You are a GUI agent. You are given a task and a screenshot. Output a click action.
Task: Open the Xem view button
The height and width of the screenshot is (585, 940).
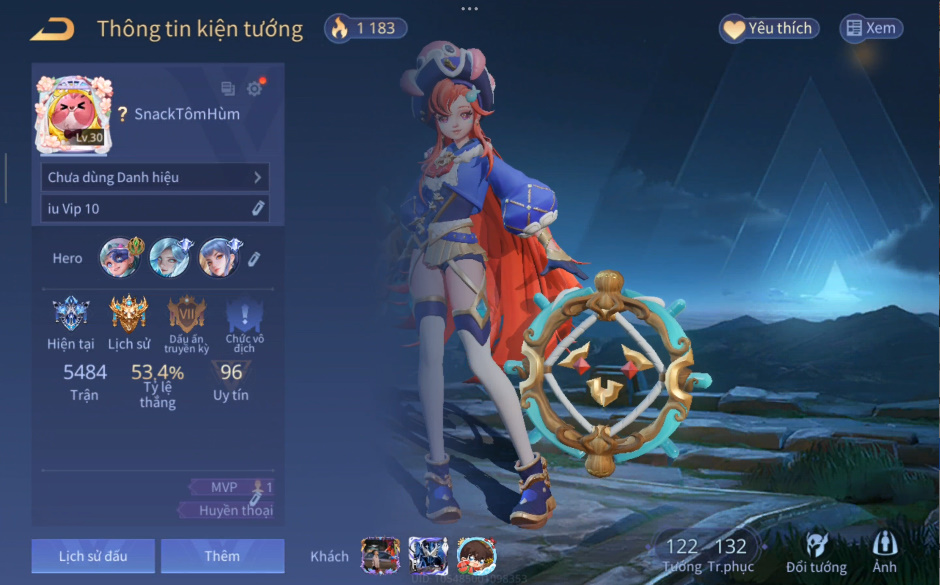[870, 29]
